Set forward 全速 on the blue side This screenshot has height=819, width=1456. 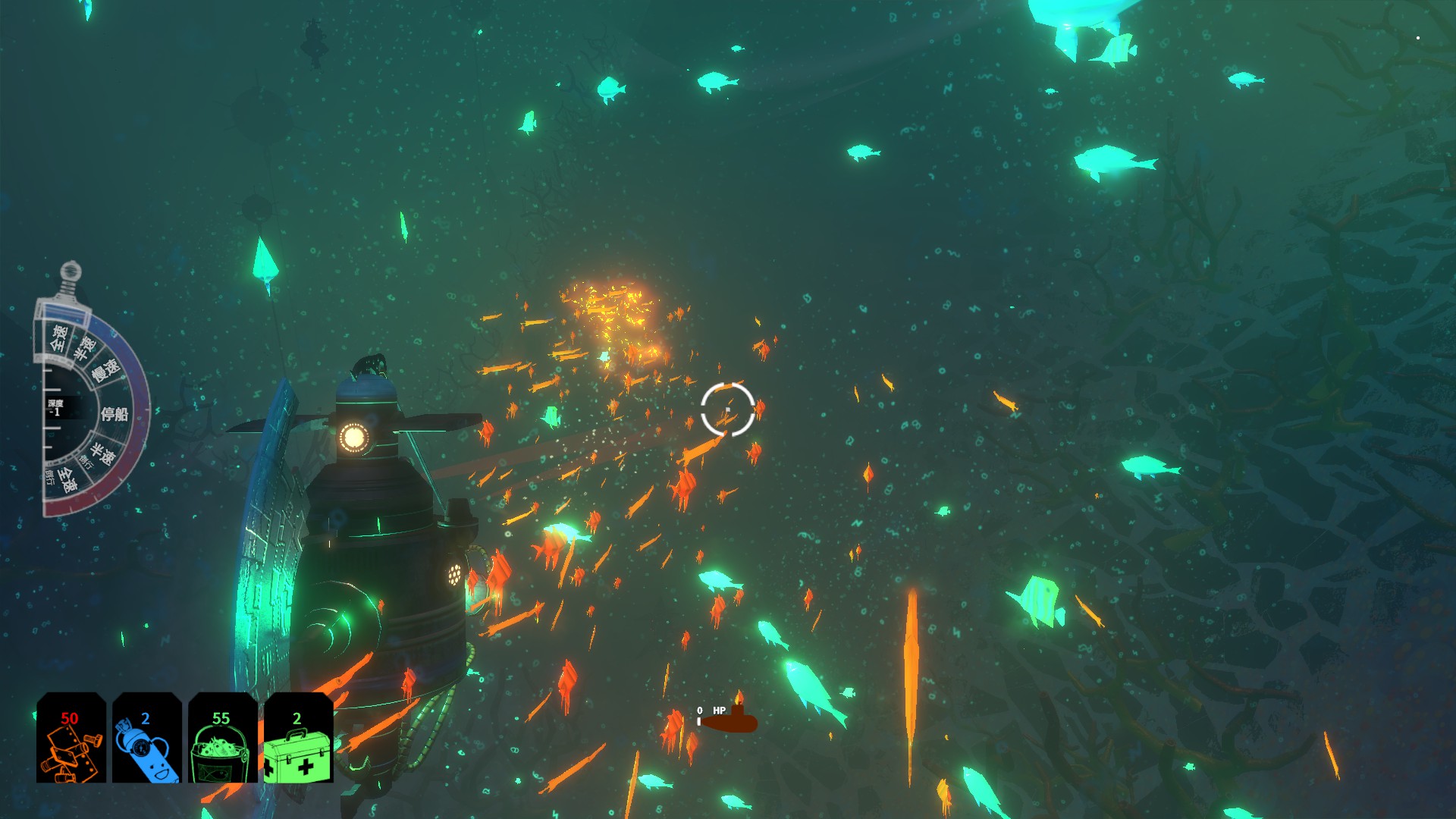[x=59, y=337]
